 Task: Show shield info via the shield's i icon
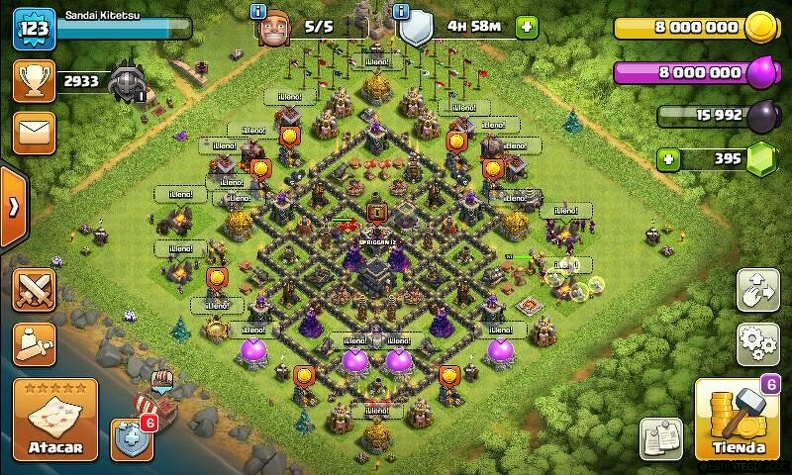tap(402, 11)
